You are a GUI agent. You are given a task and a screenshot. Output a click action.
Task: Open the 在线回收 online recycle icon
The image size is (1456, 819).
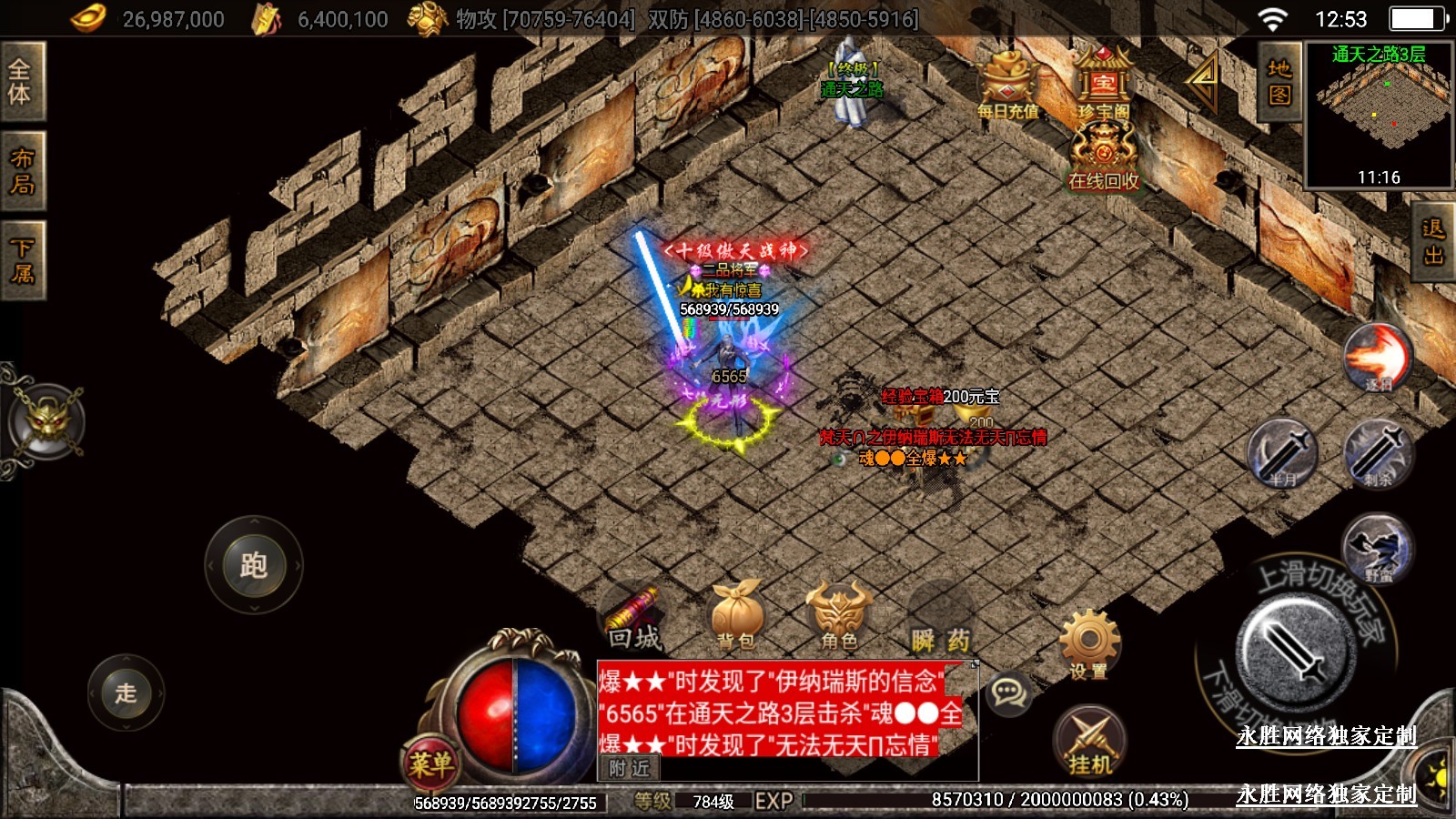click(x=1104, y=155)
